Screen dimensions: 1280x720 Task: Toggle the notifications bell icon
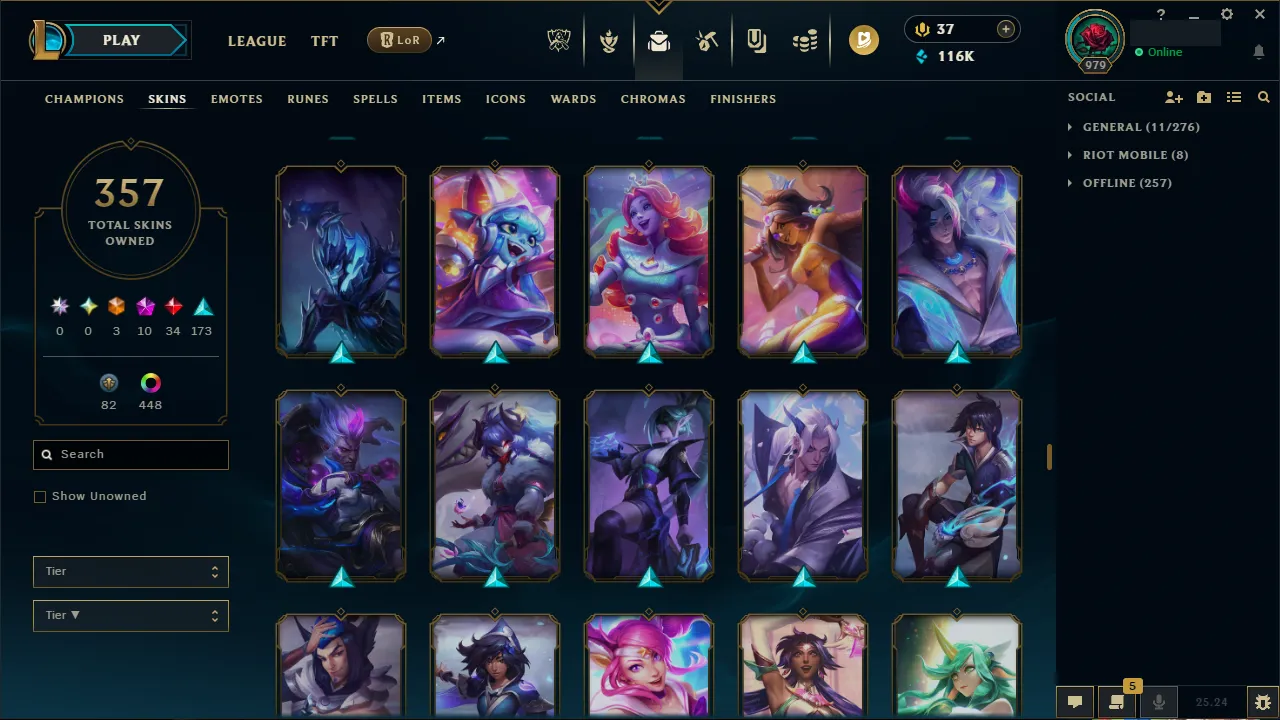[1258, 51]
